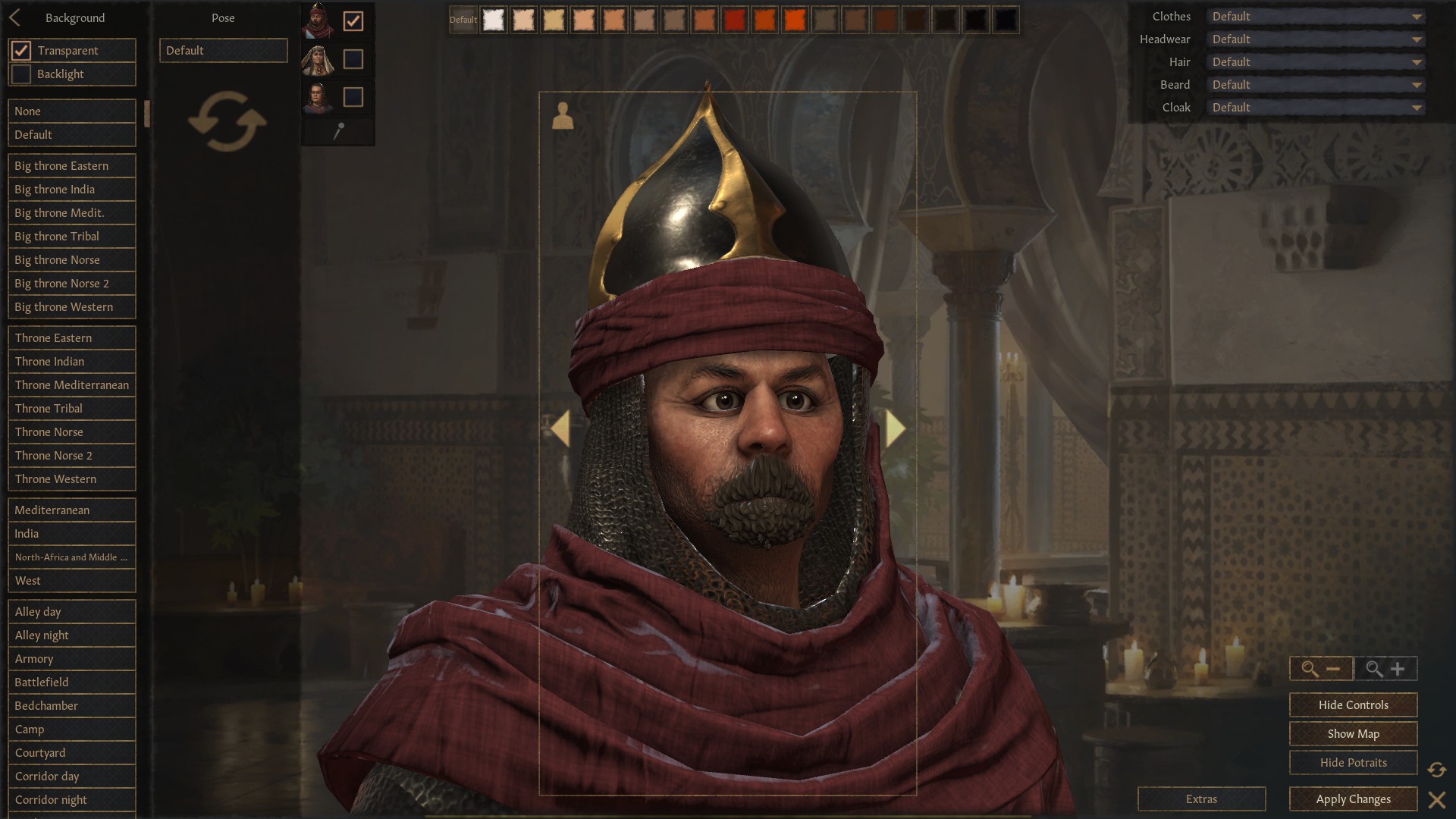Open the Beard dropdown
Viewport: 1456px width, 819px height.
point(1316,85)
